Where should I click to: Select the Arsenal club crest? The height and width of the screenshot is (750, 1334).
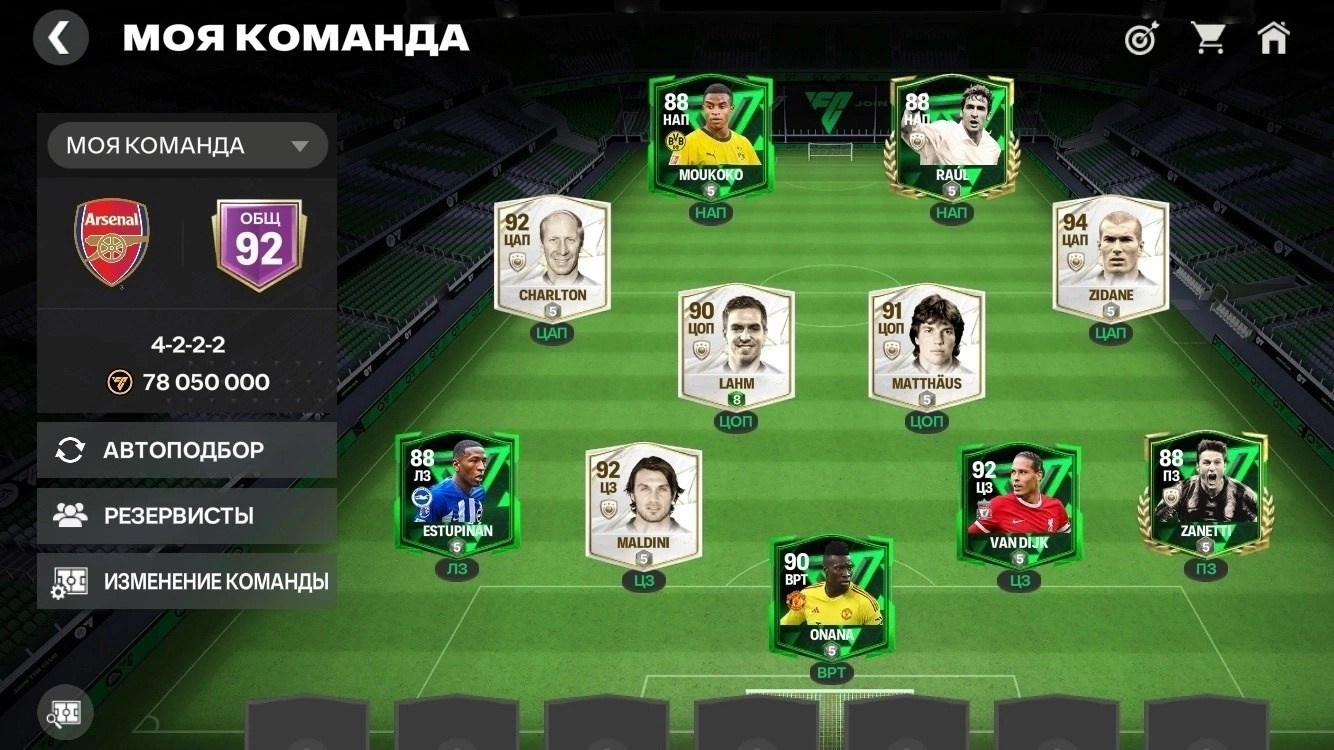[113, 243]
